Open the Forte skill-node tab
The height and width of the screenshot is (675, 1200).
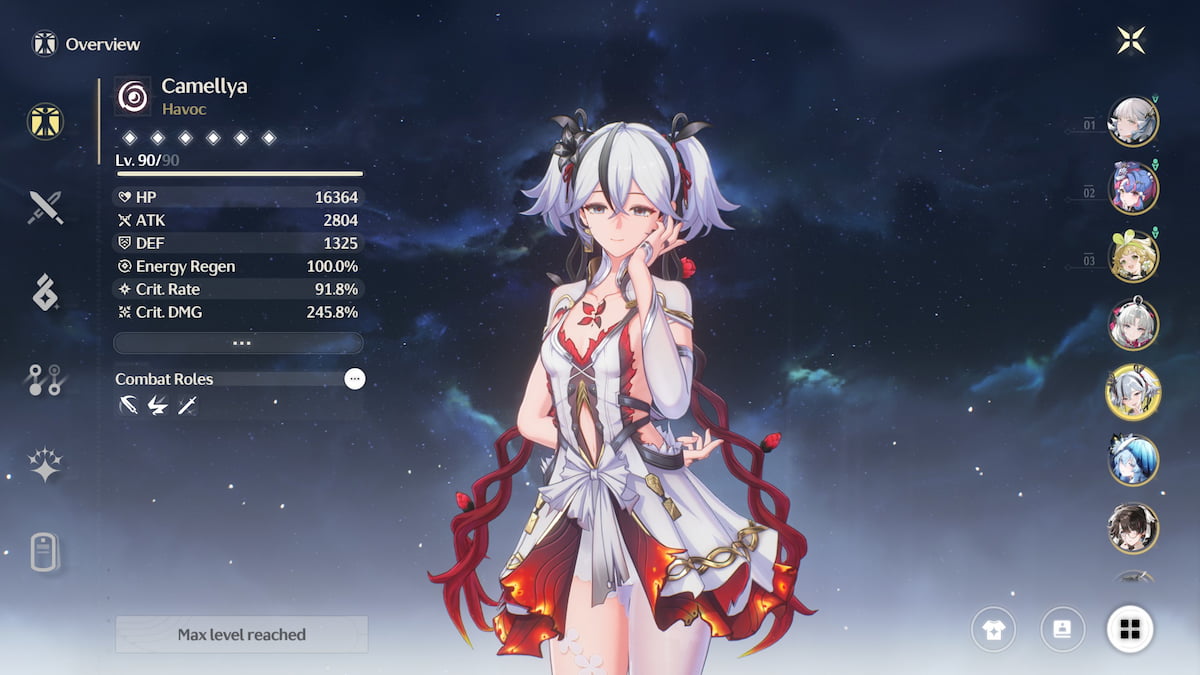coord(46,379)
